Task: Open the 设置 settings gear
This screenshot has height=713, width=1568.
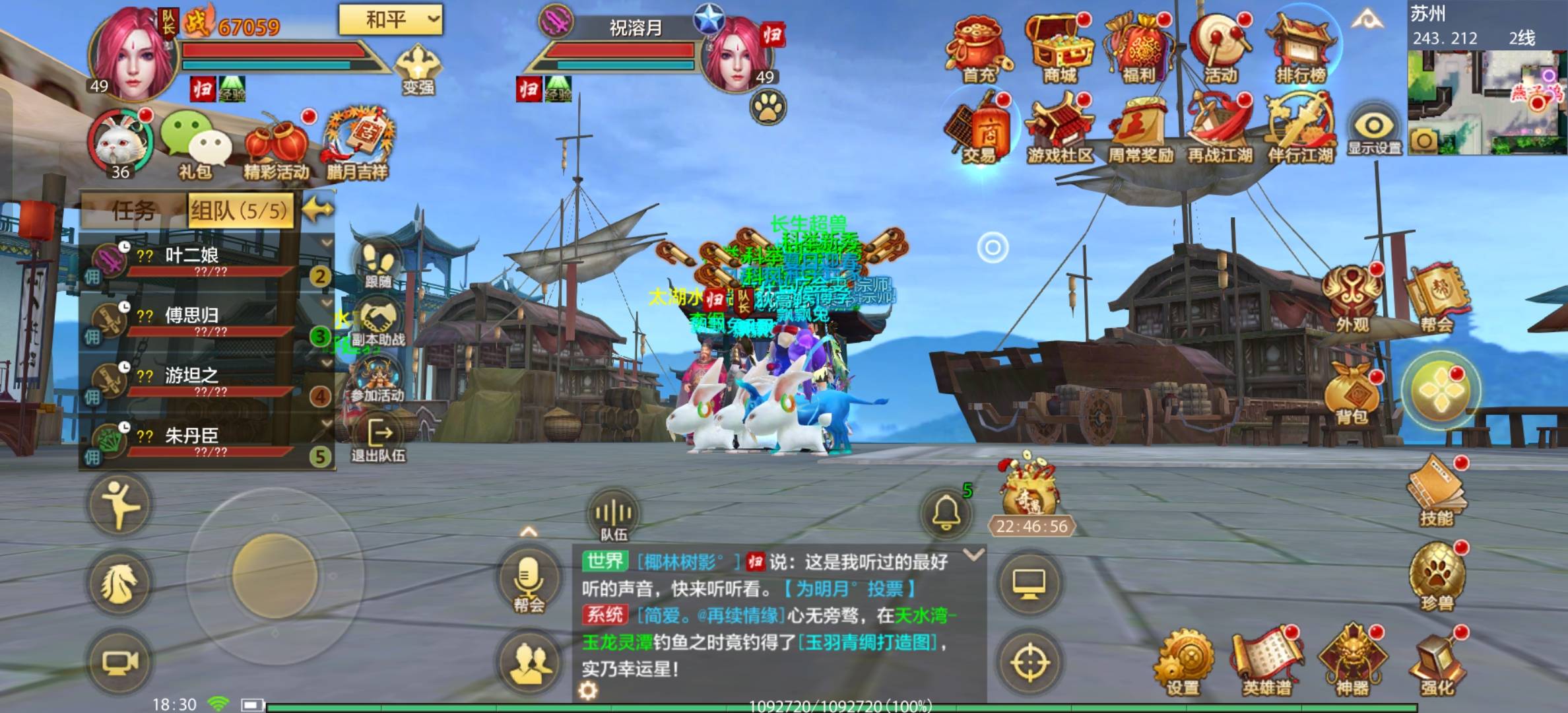Action: tap(1183, 662)
